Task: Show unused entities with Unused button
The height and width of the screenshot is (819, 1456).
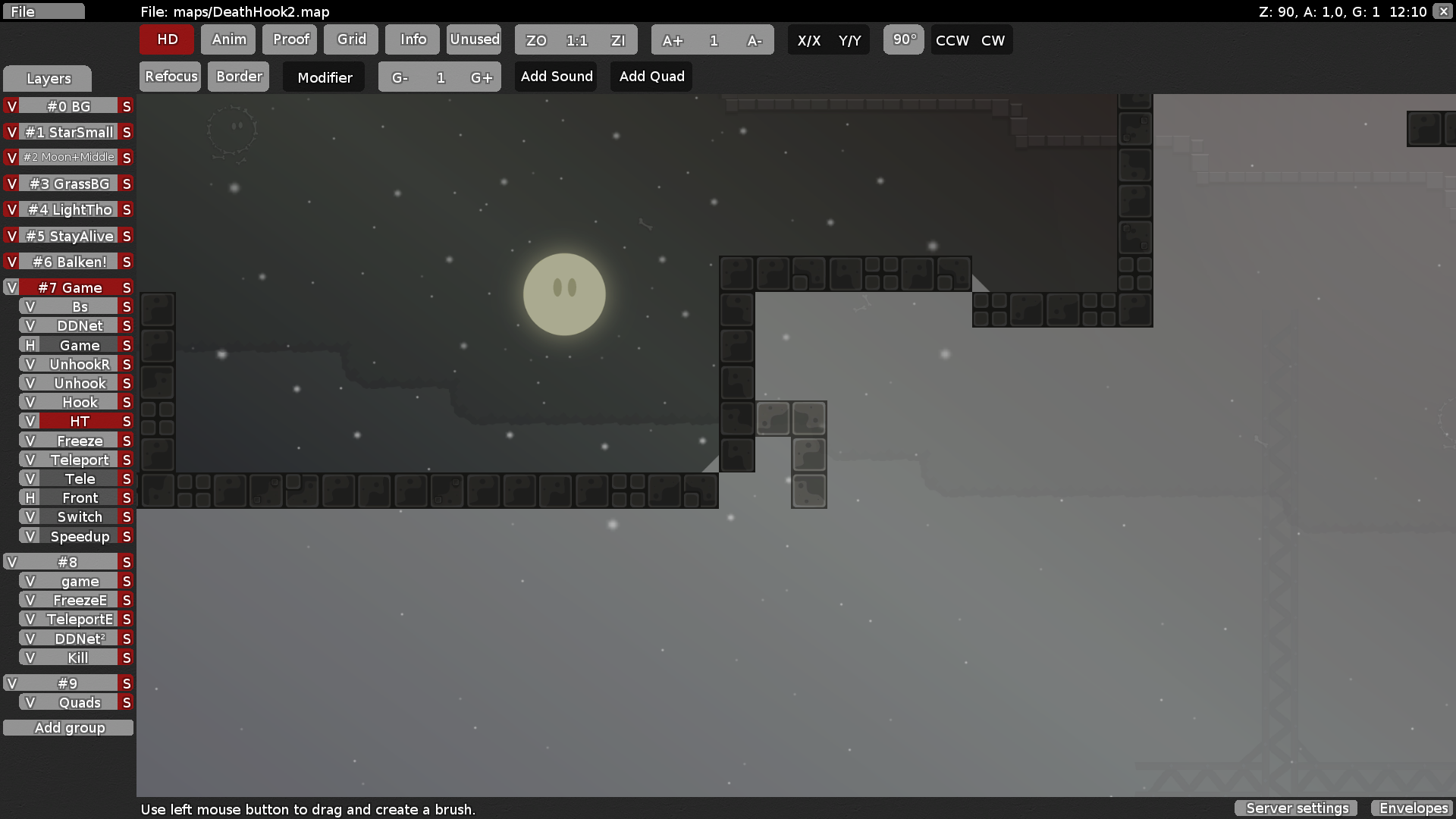Action: pyautogui.click(x=473, y=39)
